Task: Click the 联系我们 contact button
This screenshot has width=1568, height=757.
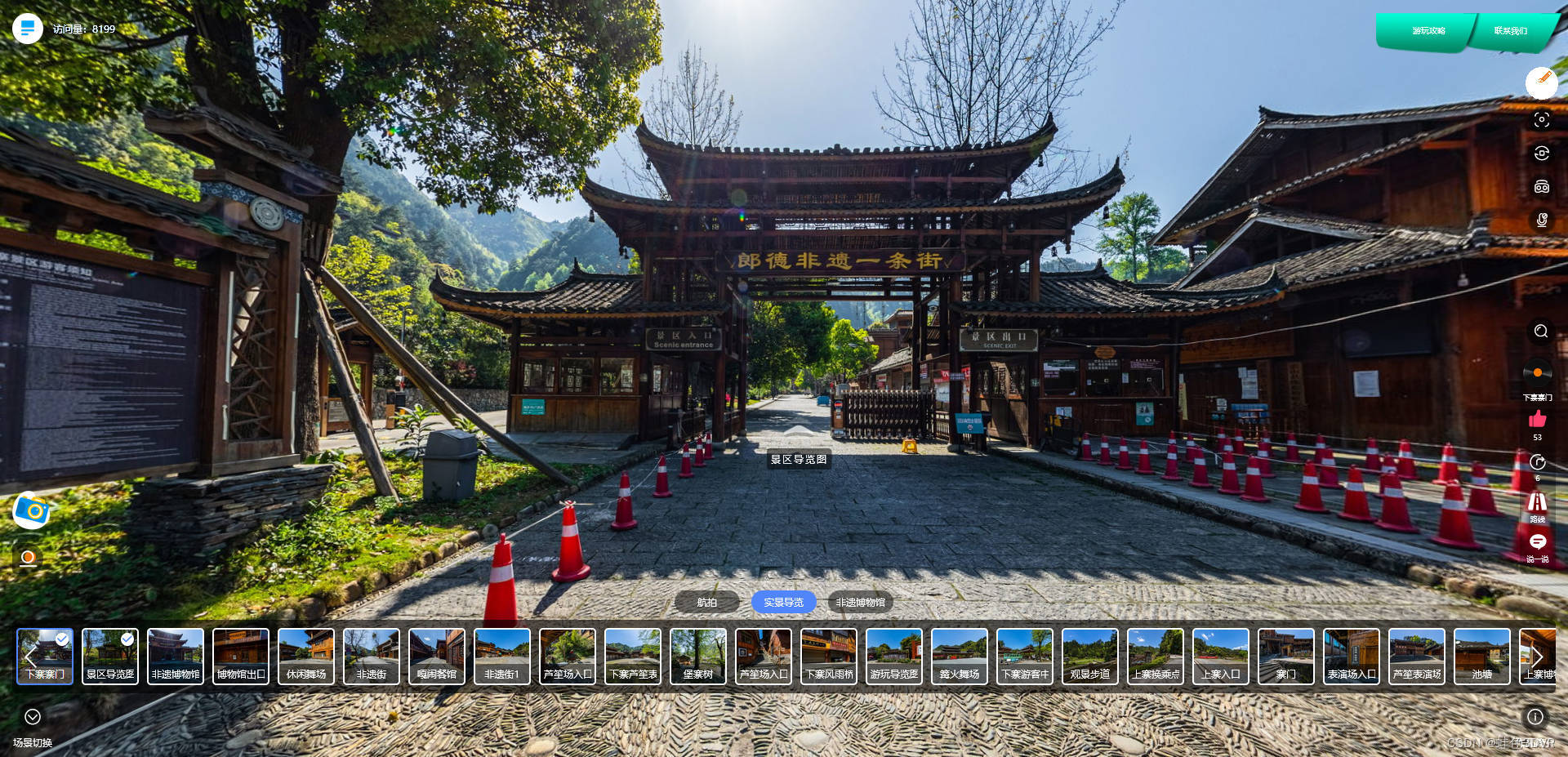Action: click(1510, 31)
